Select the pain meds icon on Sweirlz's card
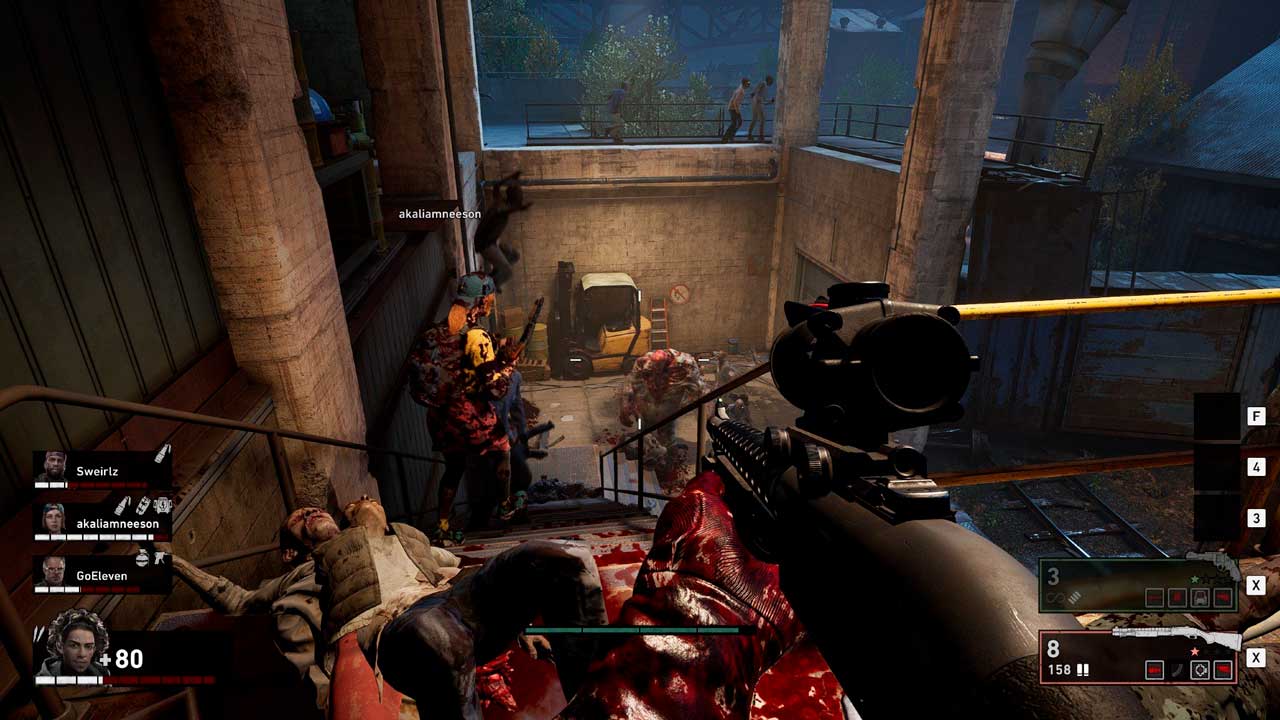1280x720 pixels. pos(160,454)
